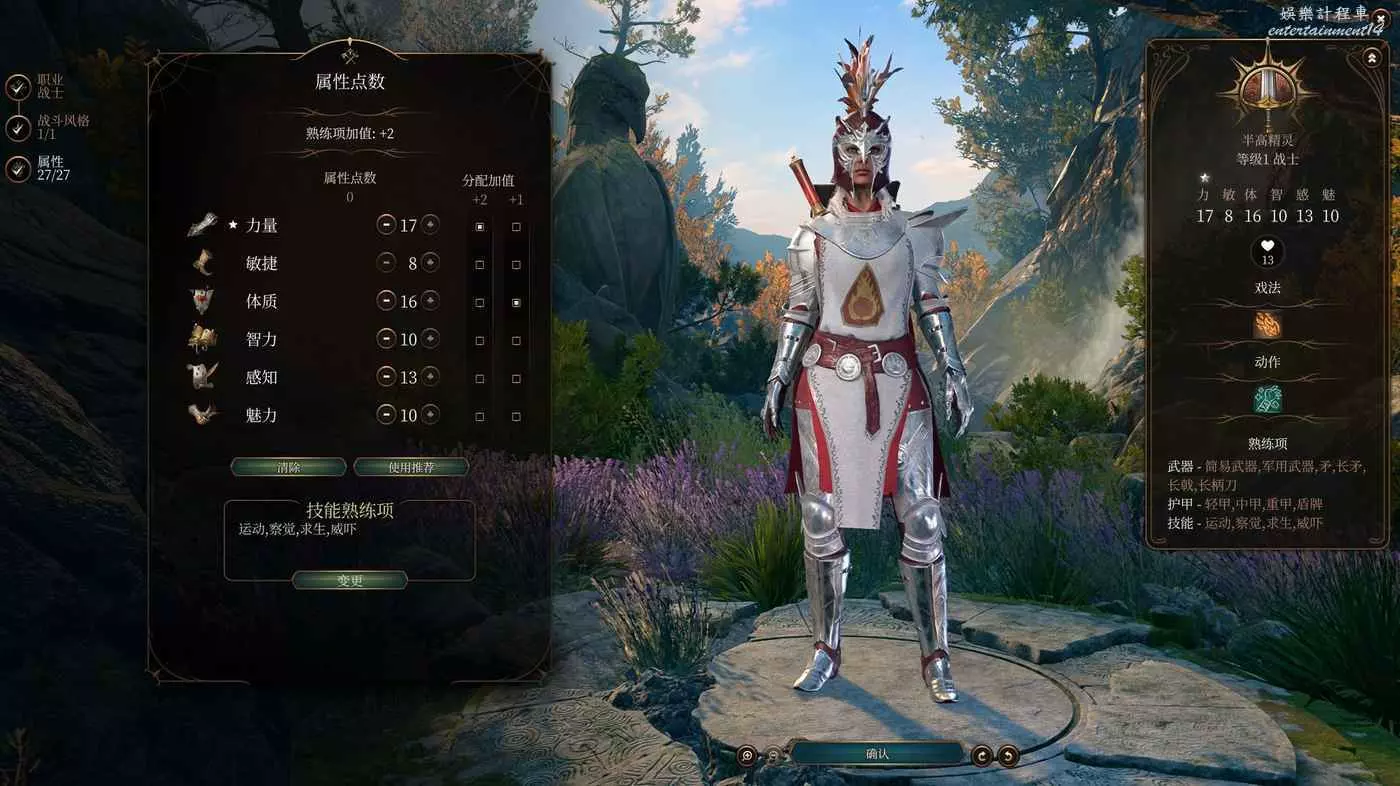Decrease 魅力 (Charisma) by one point

click(x=386, y=415)
